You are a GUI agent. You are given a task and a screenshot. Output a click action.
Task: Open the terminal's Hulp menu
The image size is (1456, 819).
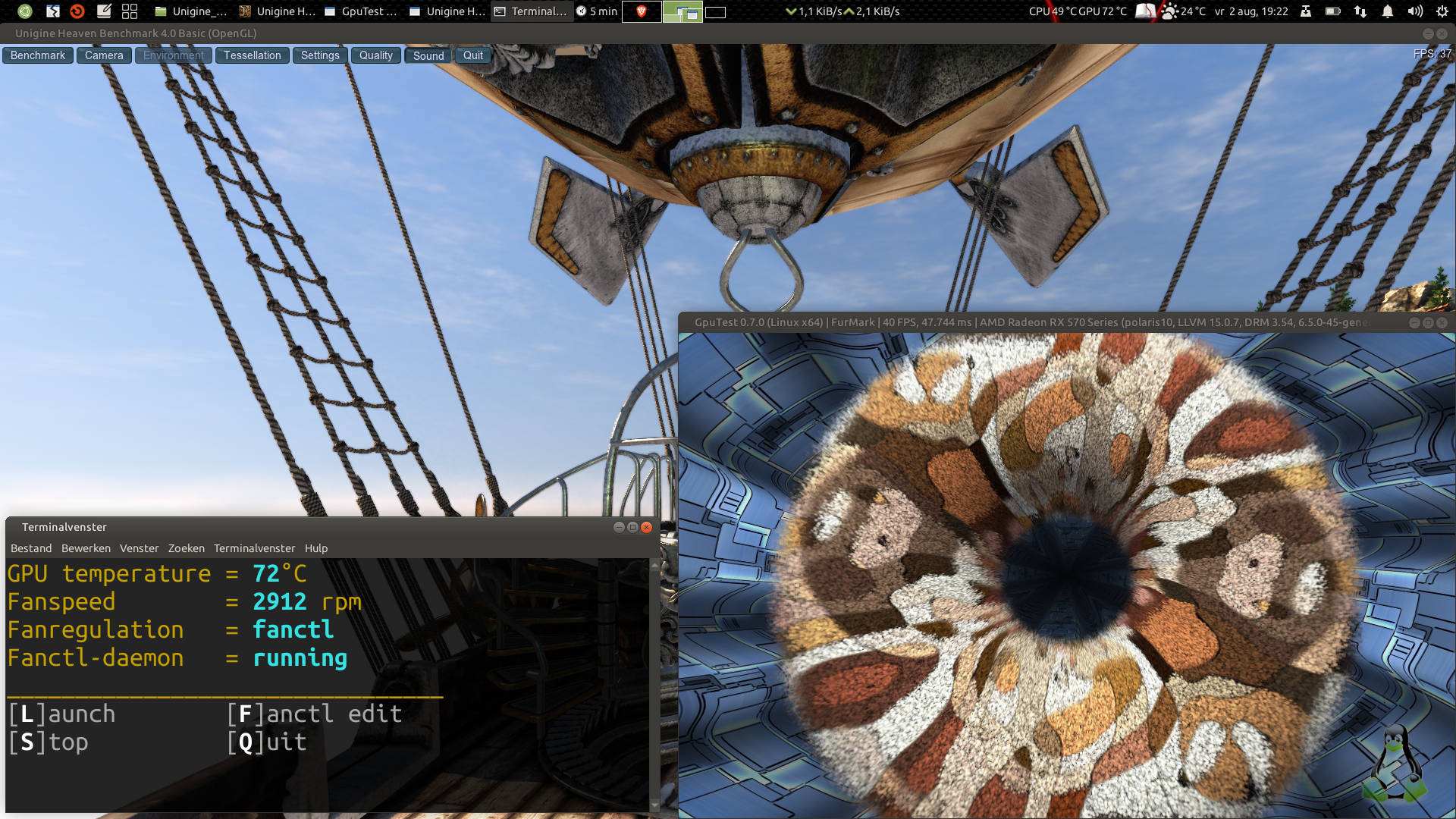pyautogui.click(x=316, y=548)
